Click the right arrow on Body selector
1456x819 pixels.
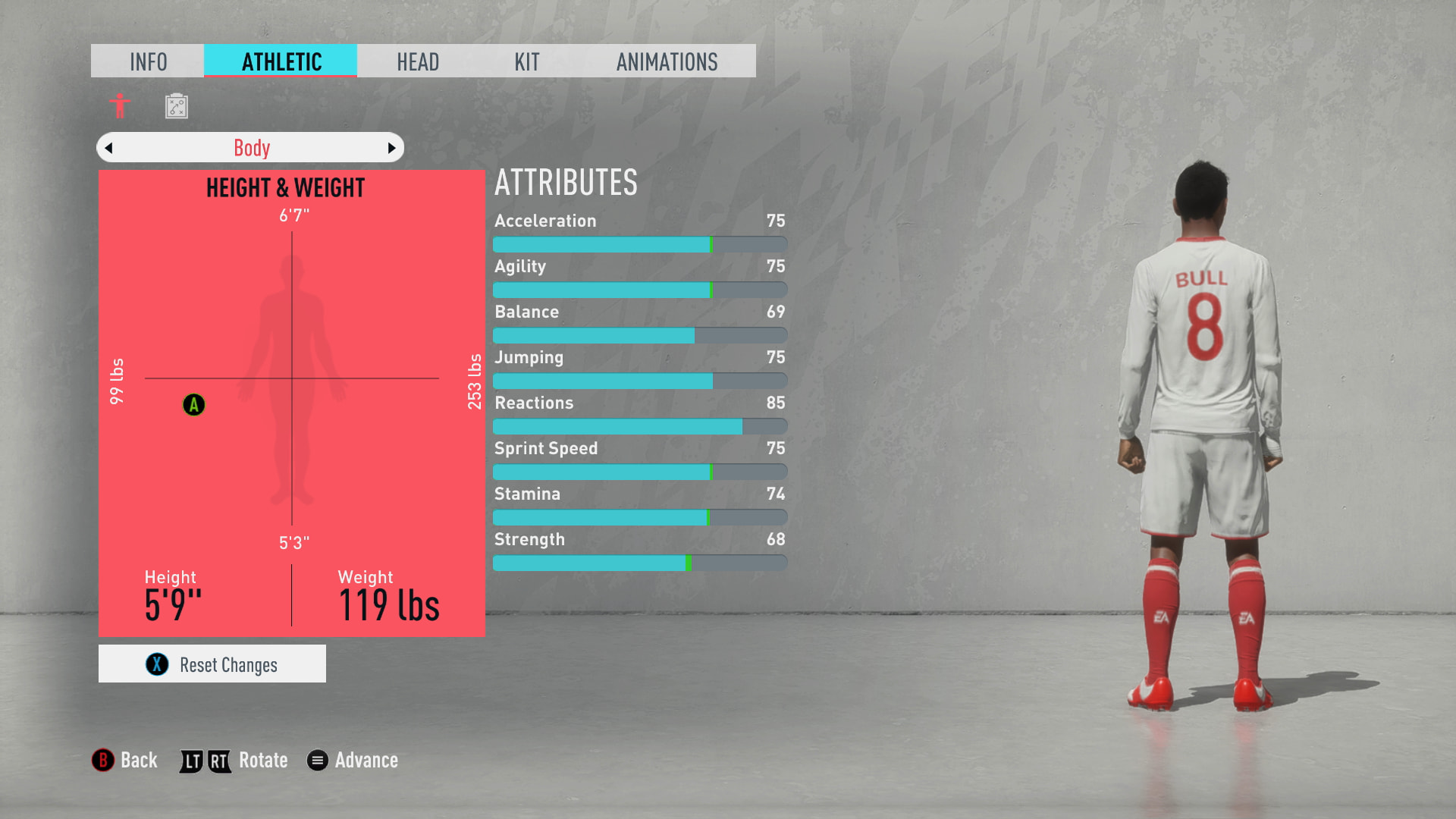391,148
